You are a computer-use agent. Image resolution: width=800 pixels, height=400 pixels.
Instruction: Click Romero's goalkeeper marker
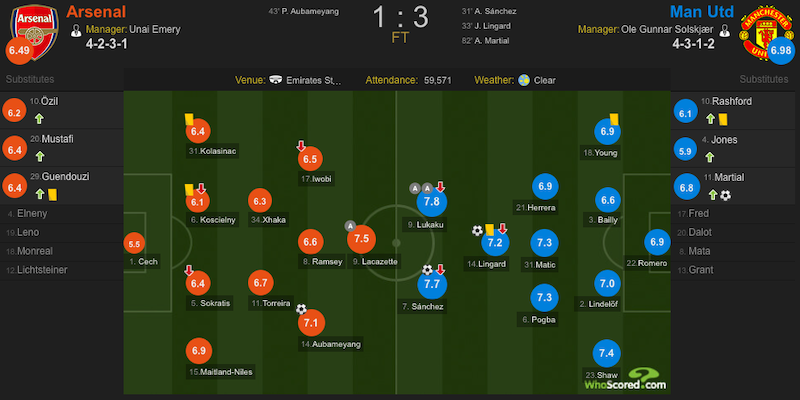[x=657, y=241]
